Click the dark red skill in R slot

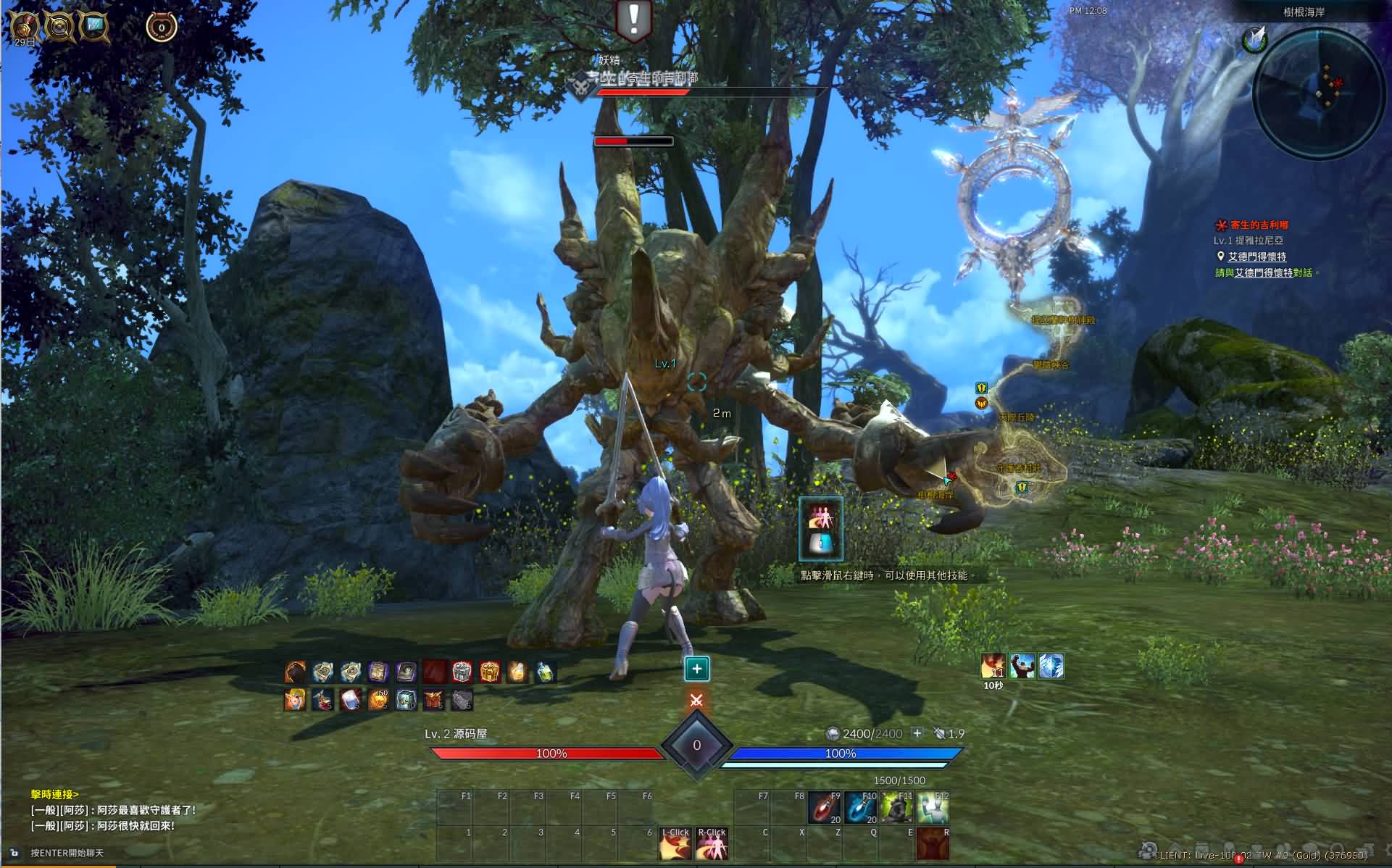[x=933, y=844]
